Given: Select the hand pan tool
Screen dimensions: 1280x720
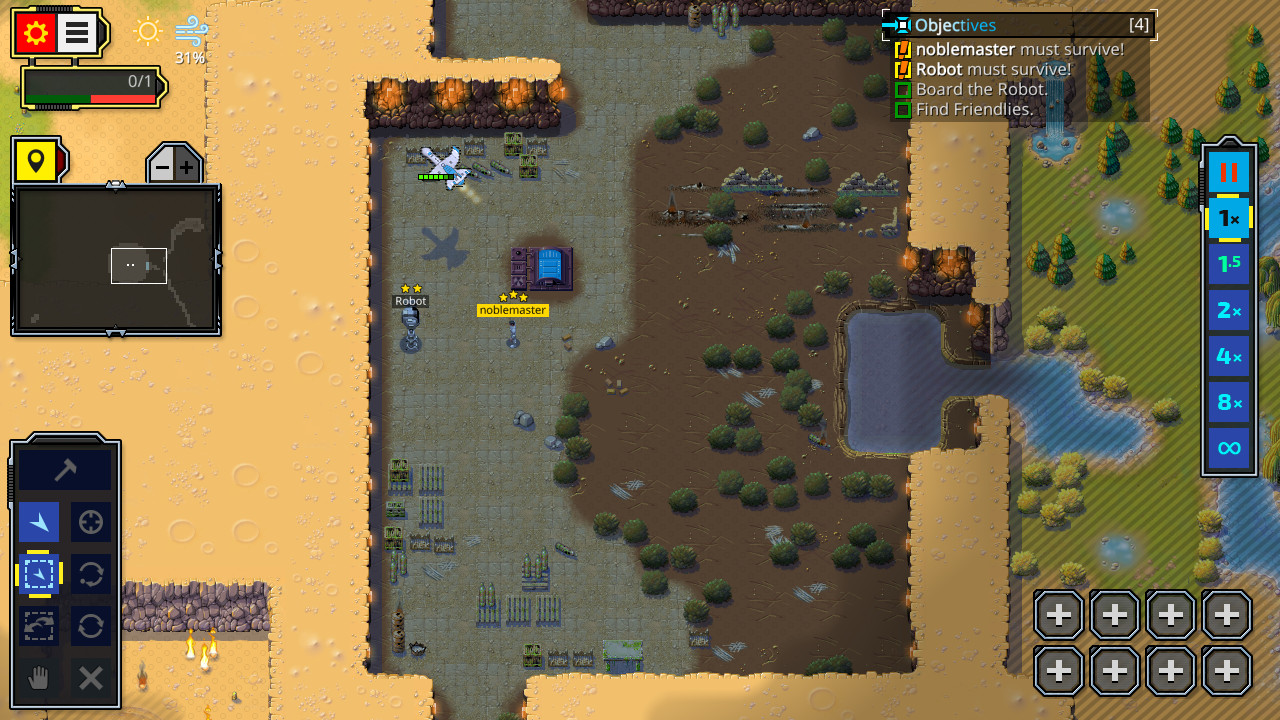Looking at the screenshot, I should [x=38, y=679].
